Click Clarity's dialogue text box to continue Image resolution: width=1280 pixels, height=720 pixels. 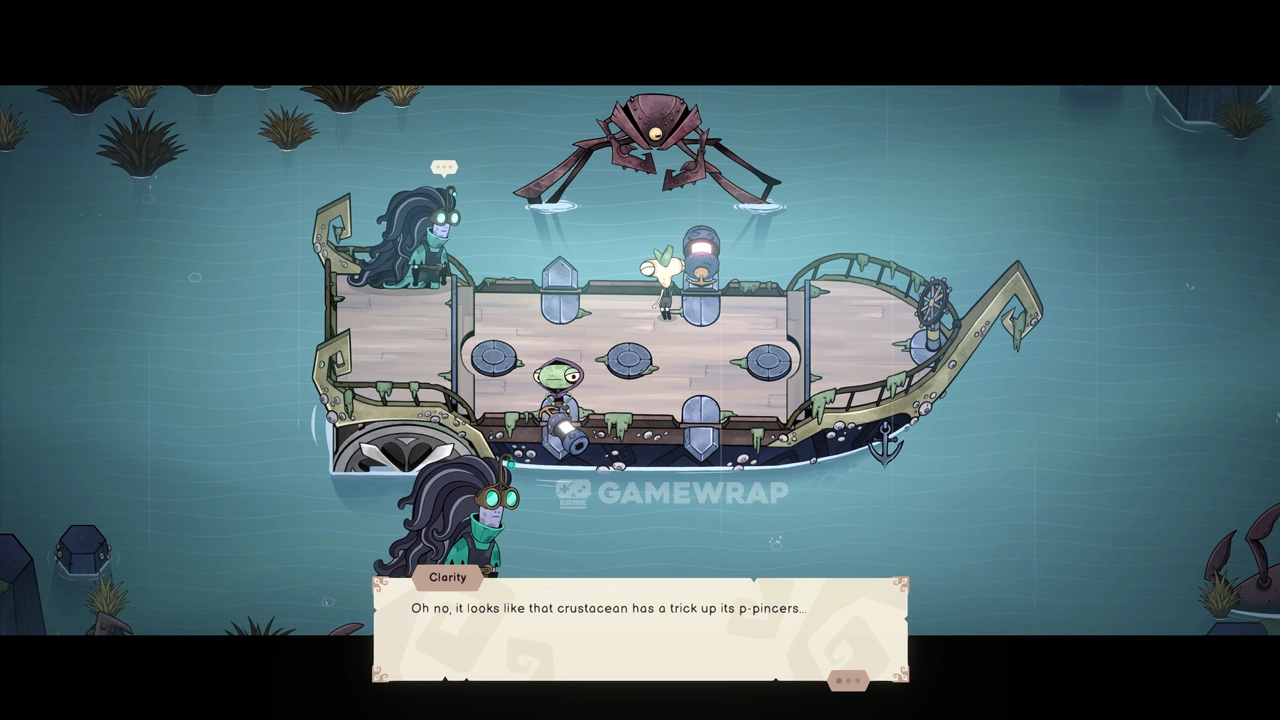(640, 630)
